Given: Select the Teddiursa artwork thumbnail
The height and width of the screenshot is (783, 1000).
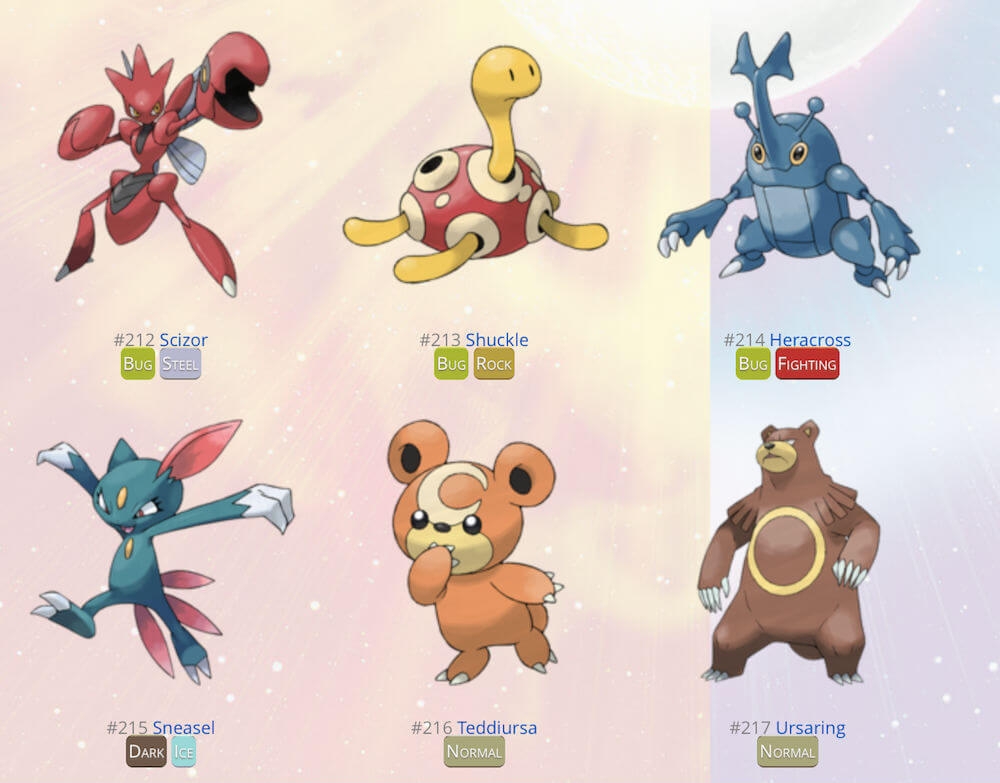Looking at the screenshot, I should click(x=475, y=550).
